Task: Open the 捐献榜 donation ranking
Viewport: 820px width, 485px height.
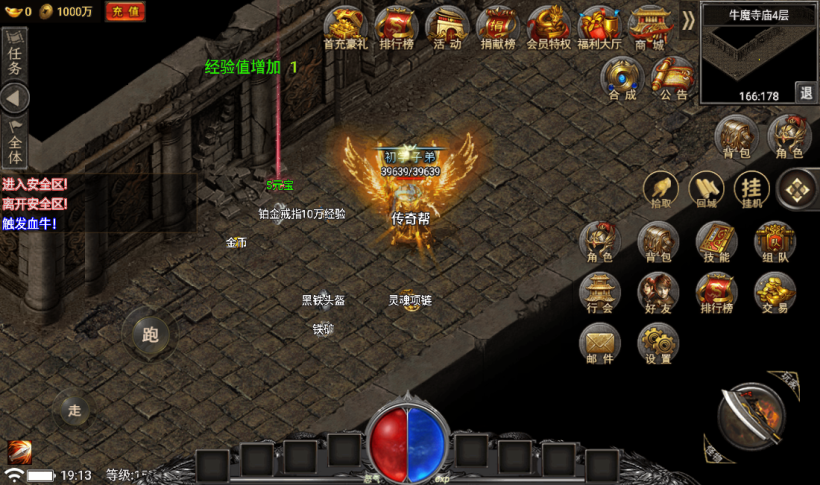Action: pyautogui.click(x=497, y=26)
